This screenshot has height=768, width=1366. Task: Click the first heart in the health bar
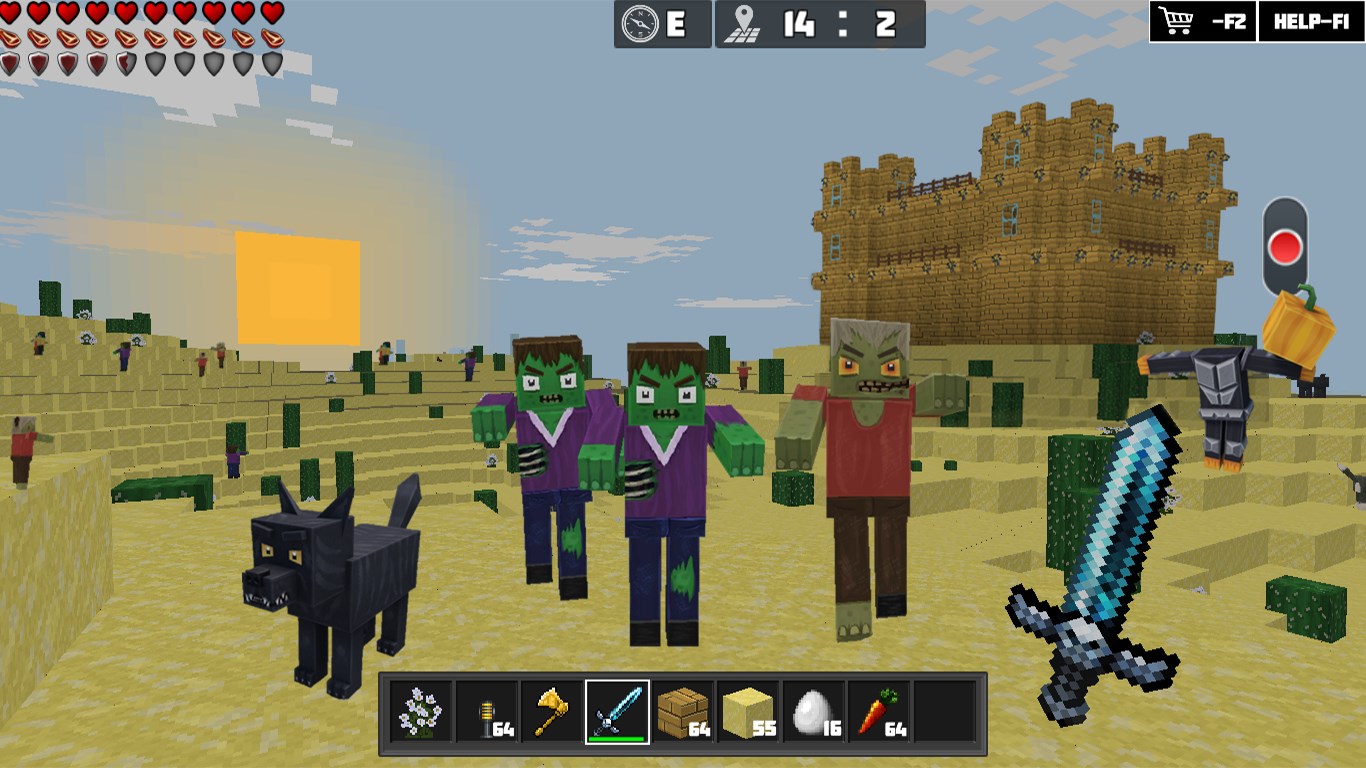click(x=10, y=13)
